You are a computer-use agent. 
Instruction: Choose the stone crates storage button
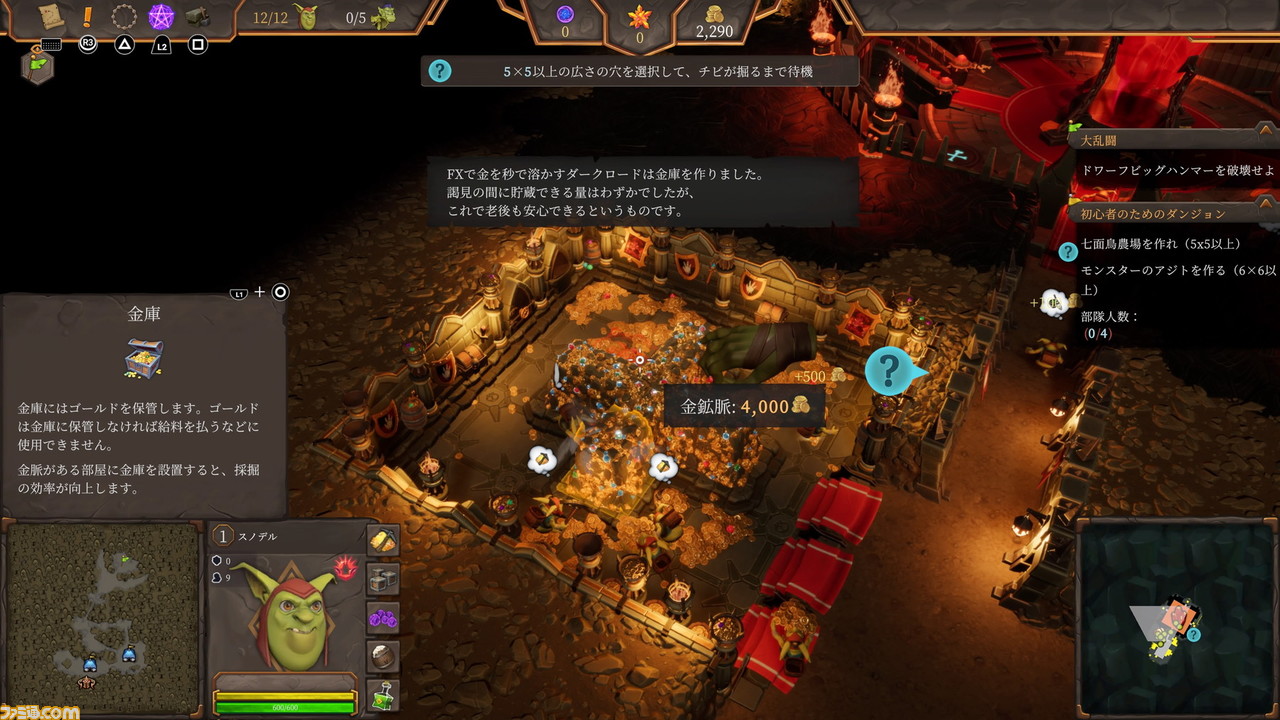tap(383, 578)
